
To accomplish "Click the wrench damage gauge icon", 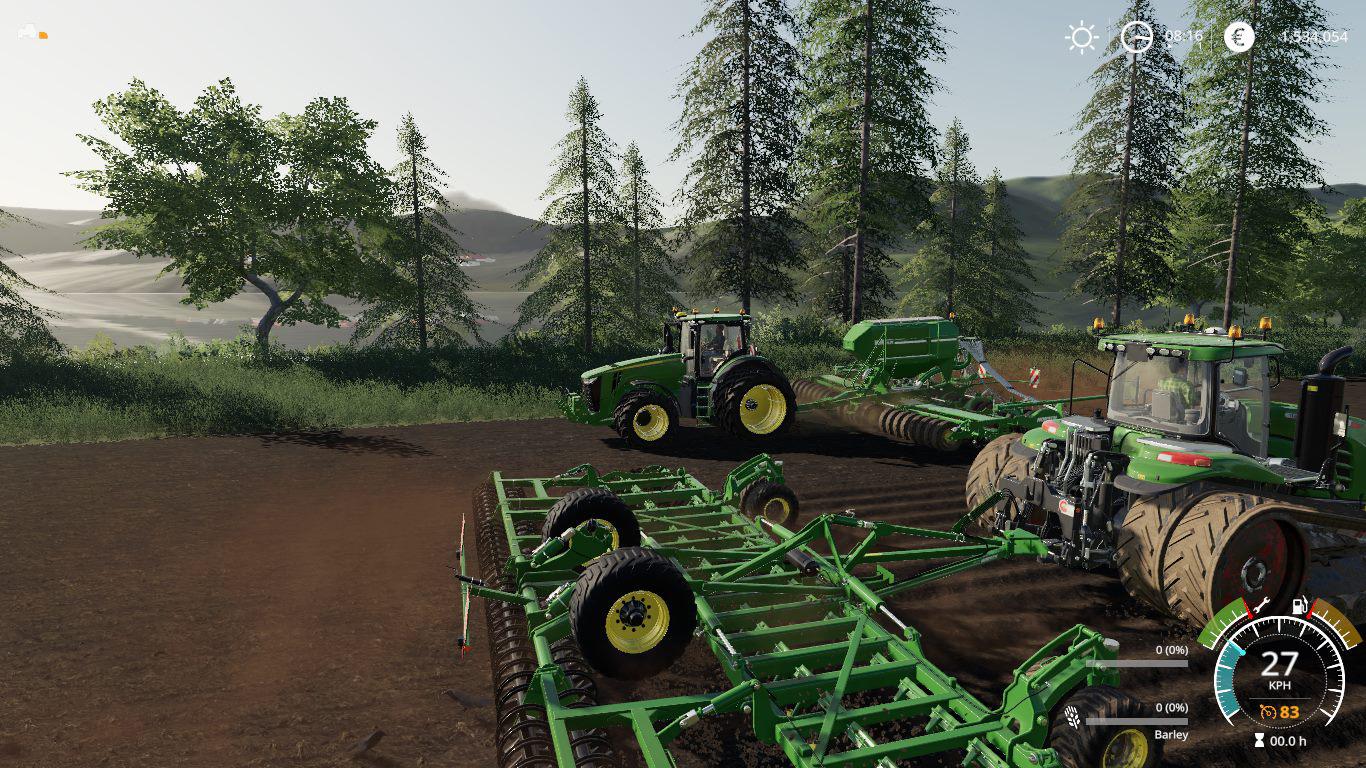I will [1261, 605].
